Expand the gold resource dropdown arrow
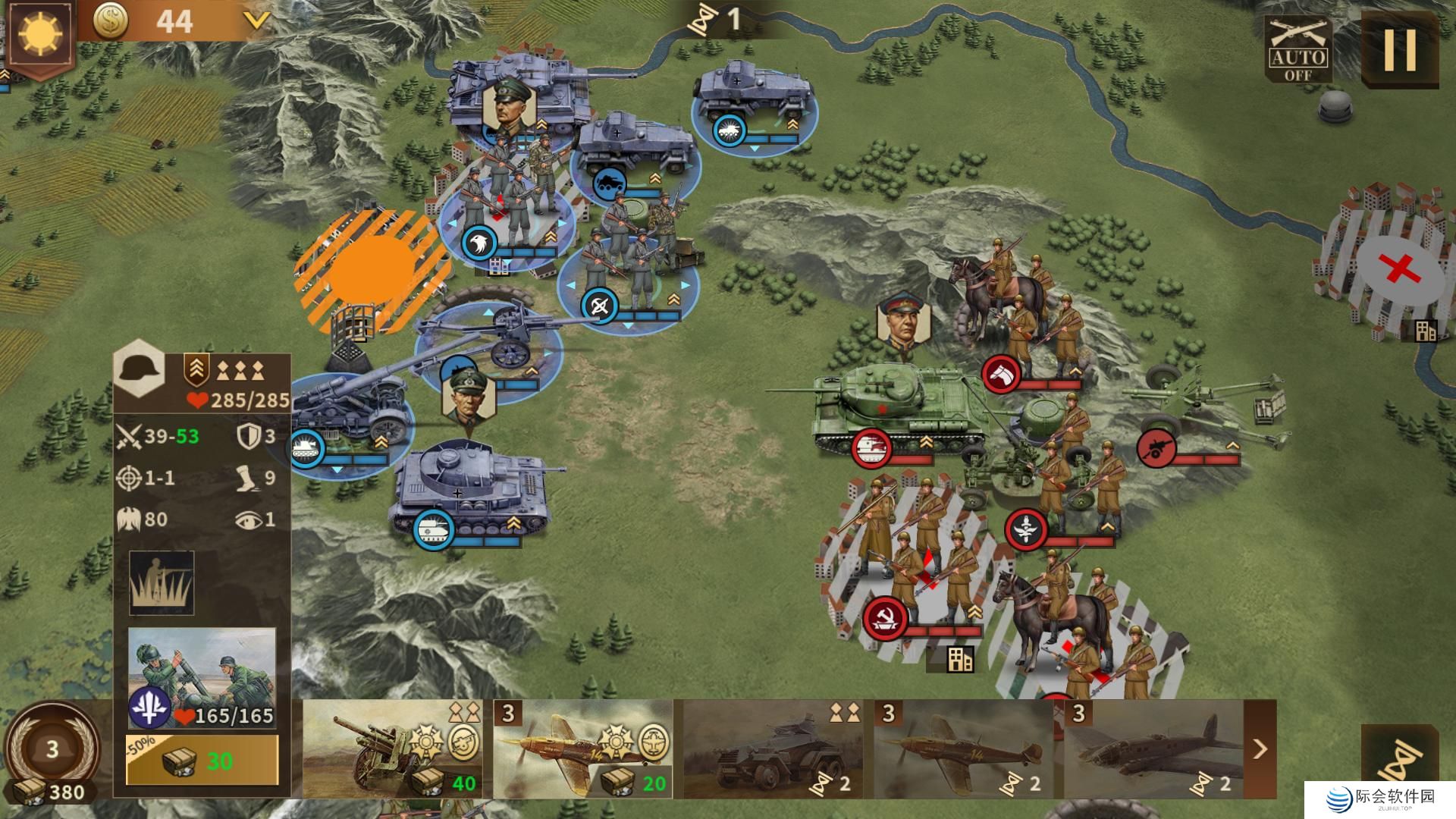 tap(257, 20)
